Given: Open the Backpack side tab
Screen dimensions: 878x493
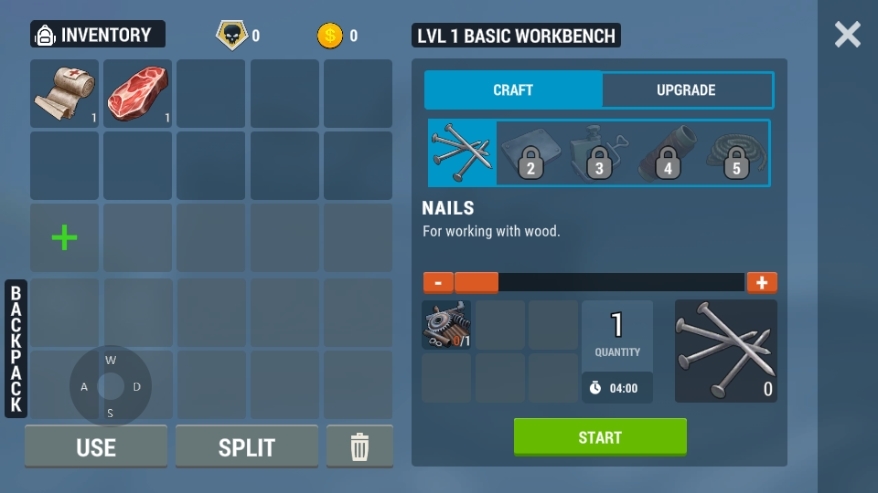Looking at the screenshot, I should tap(16, 348).
